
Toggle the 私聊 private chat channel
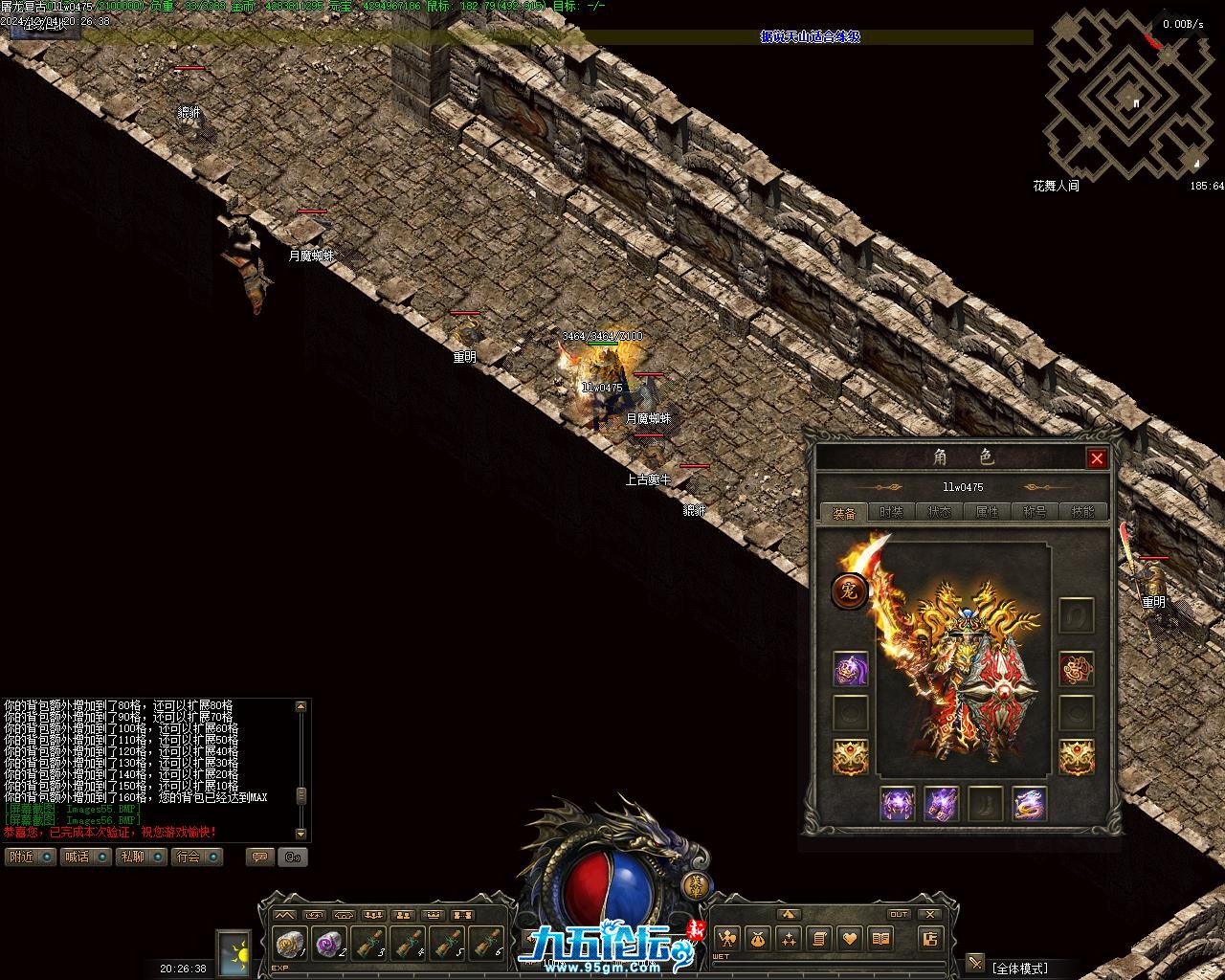[141, 857]
